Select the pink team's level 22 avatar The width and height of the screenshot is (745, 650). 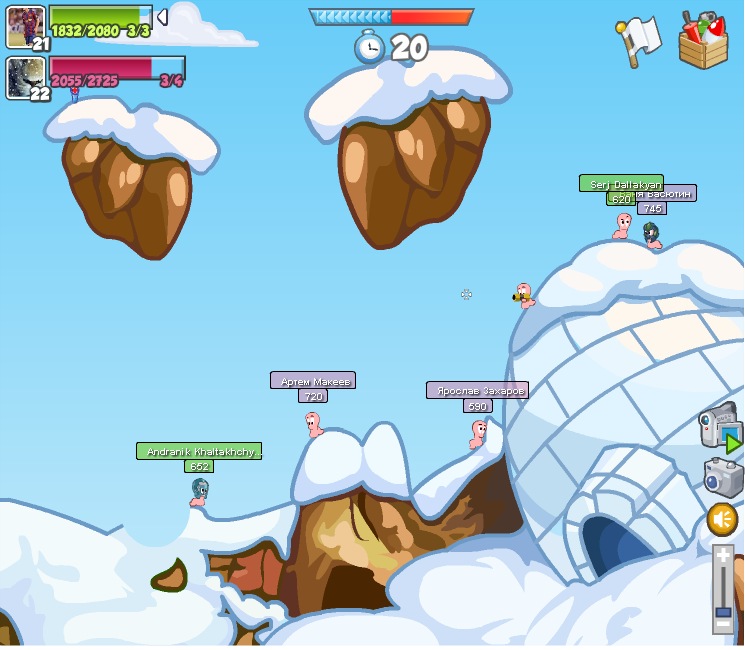25,77
